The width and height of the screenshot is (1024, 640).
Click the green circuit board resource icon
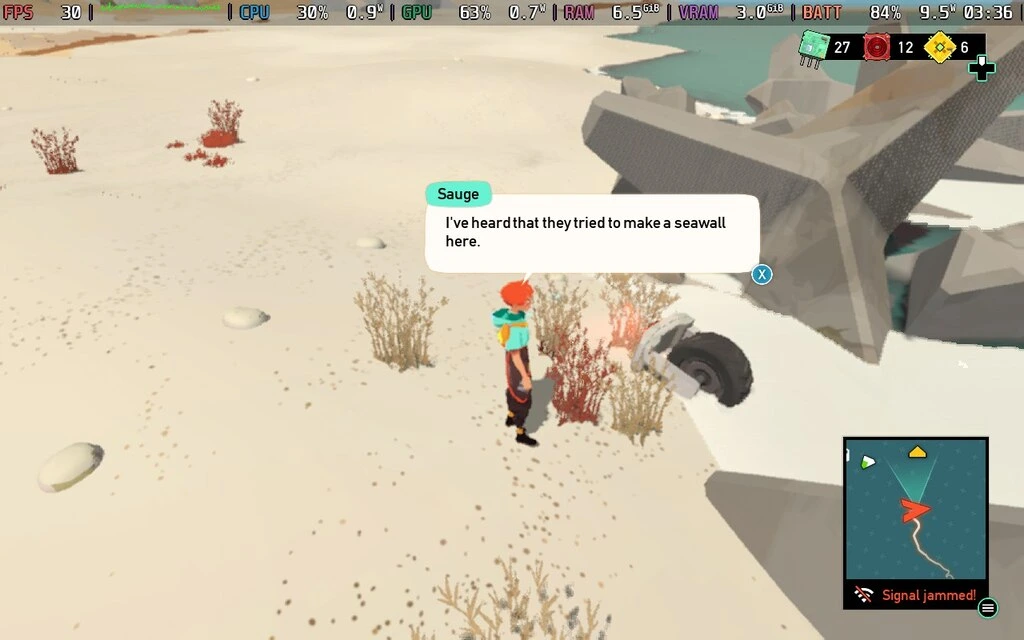click(813, 47)
